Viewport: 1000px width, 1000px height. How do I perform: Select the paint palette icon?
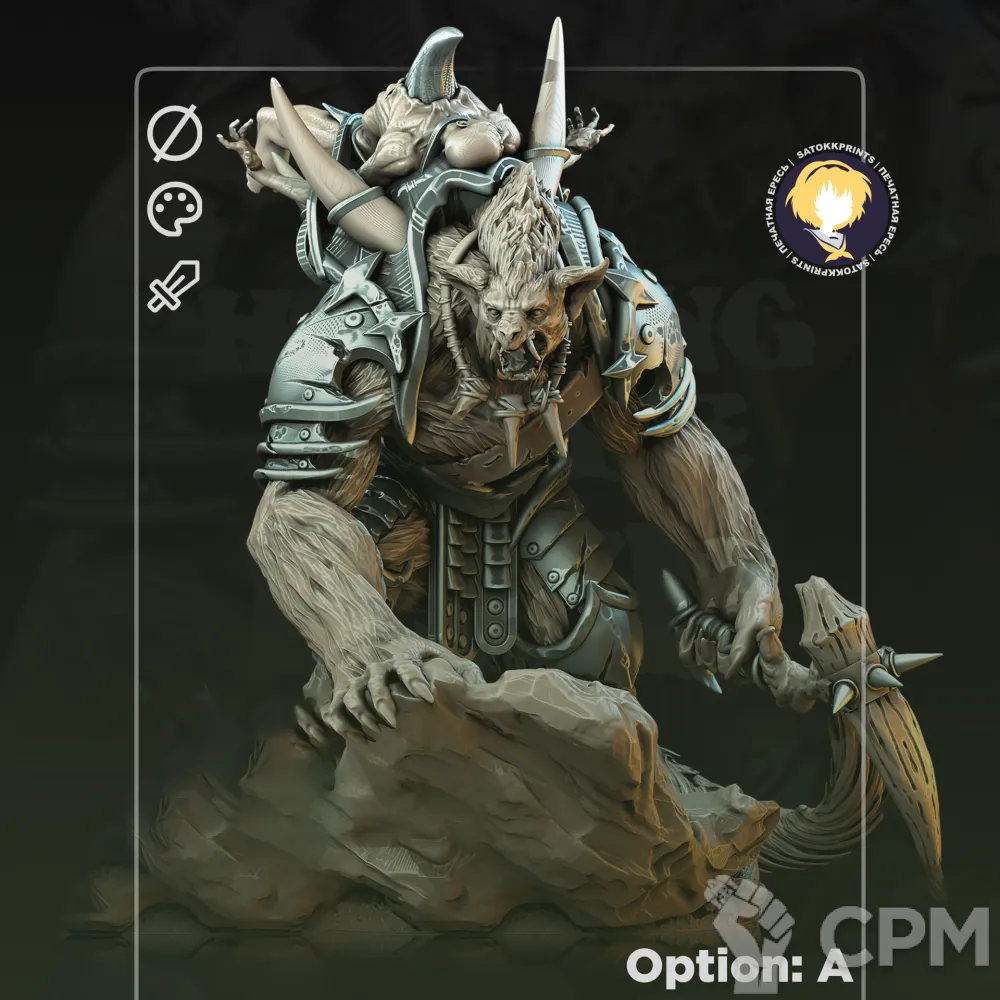pyautogui.click(x=175, y=210)
